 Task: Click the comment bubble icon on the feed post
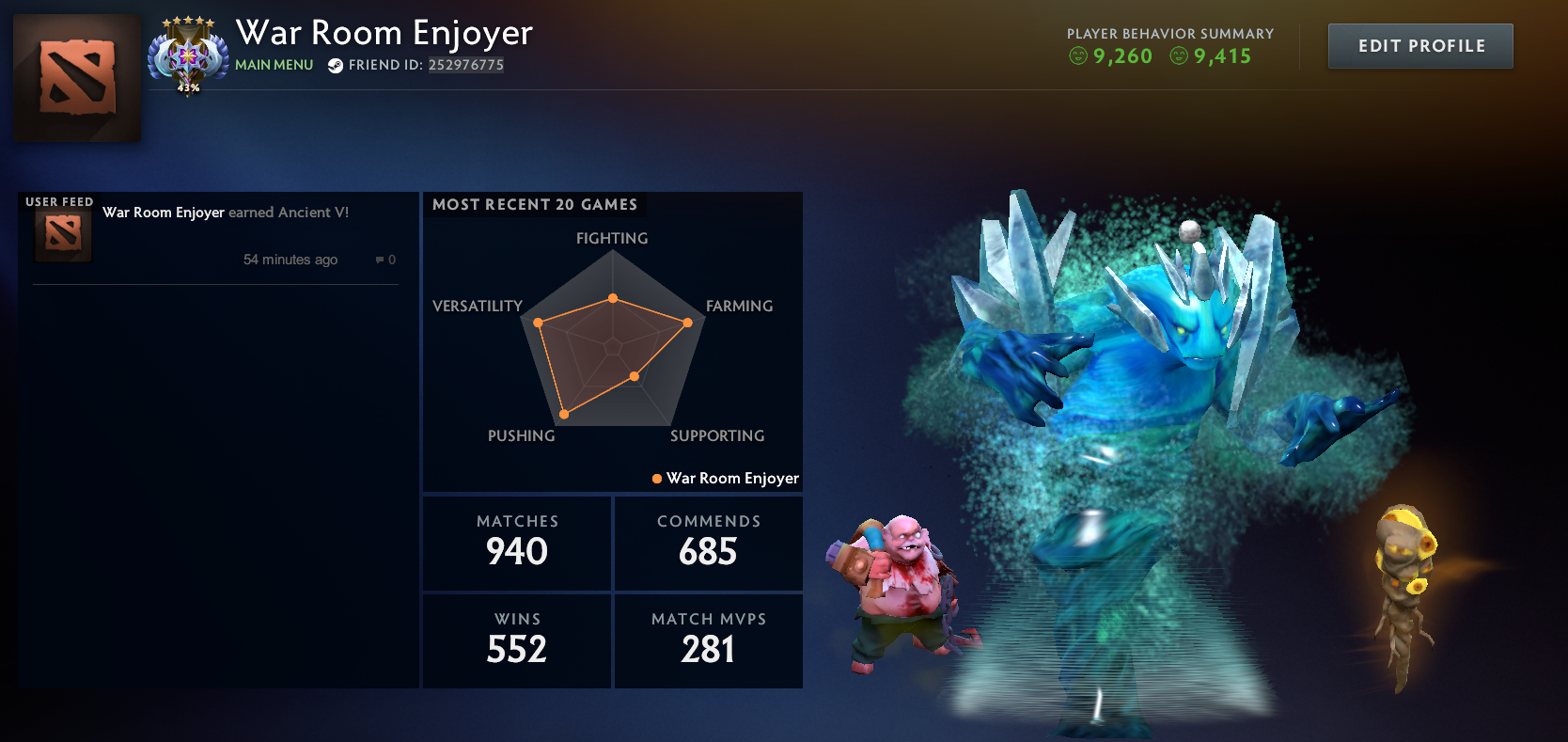(x=379, y=260)
